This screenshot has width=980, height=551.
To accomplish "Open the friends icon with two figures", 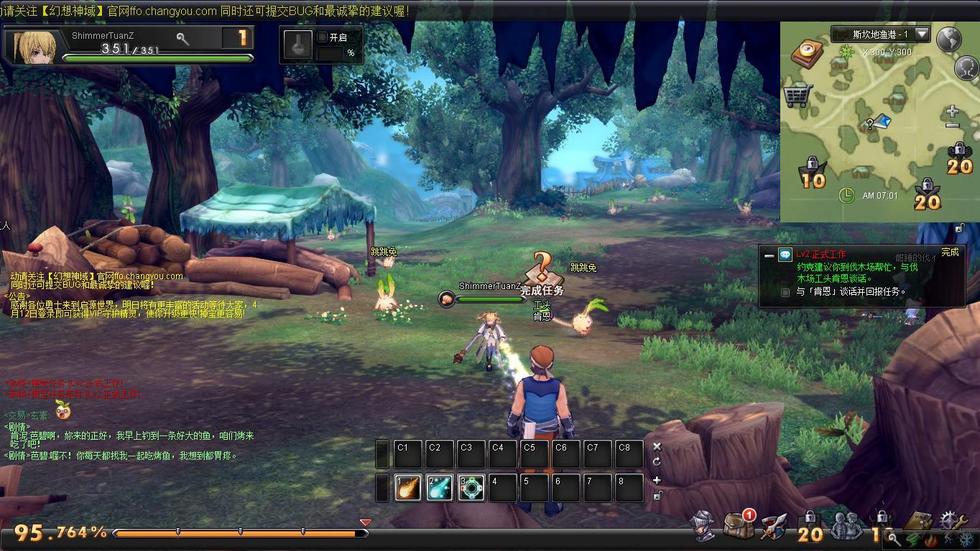I will click(x=846, y=525).
